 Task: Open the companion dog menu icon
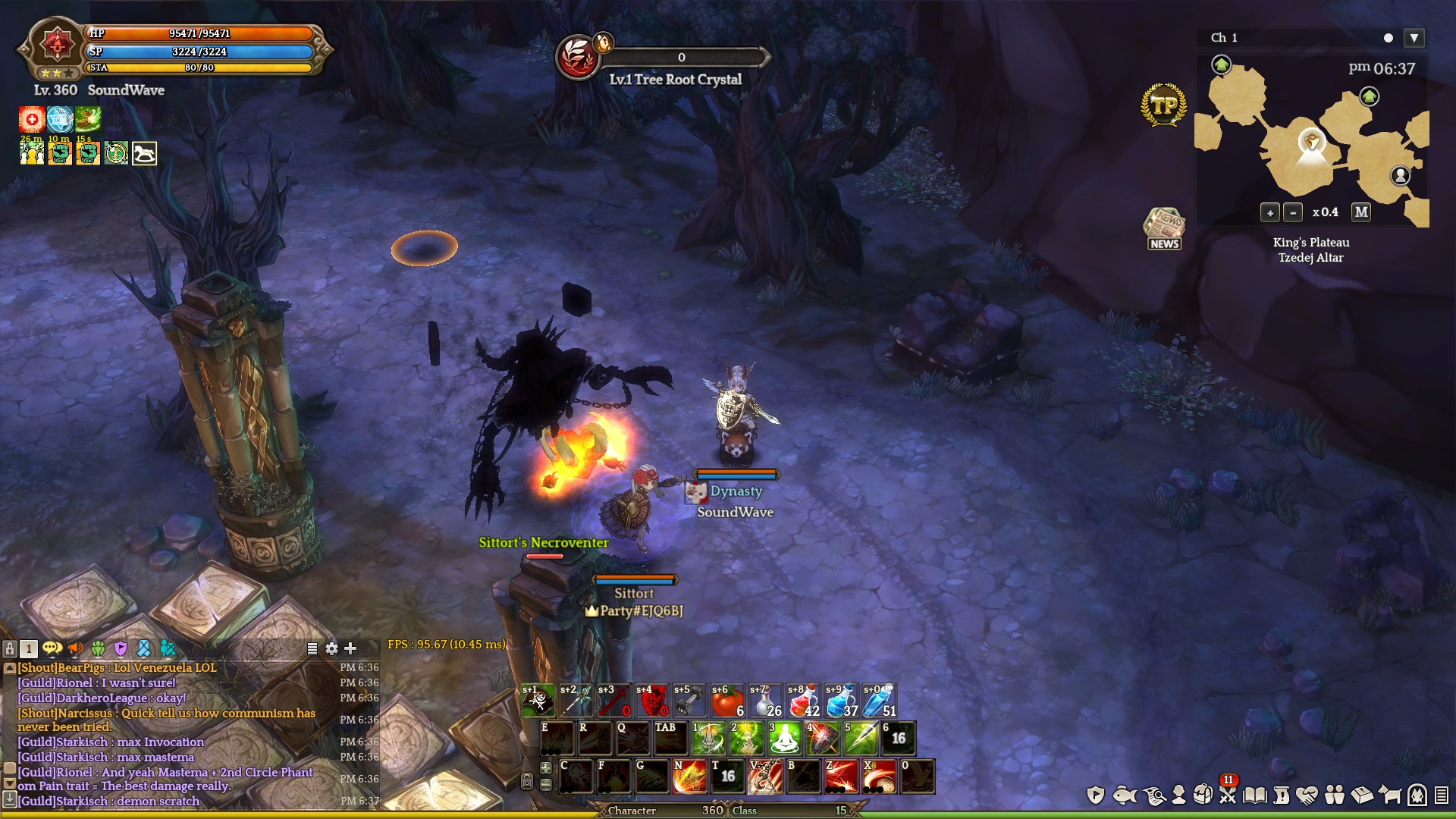click(x=1390, y=795)
